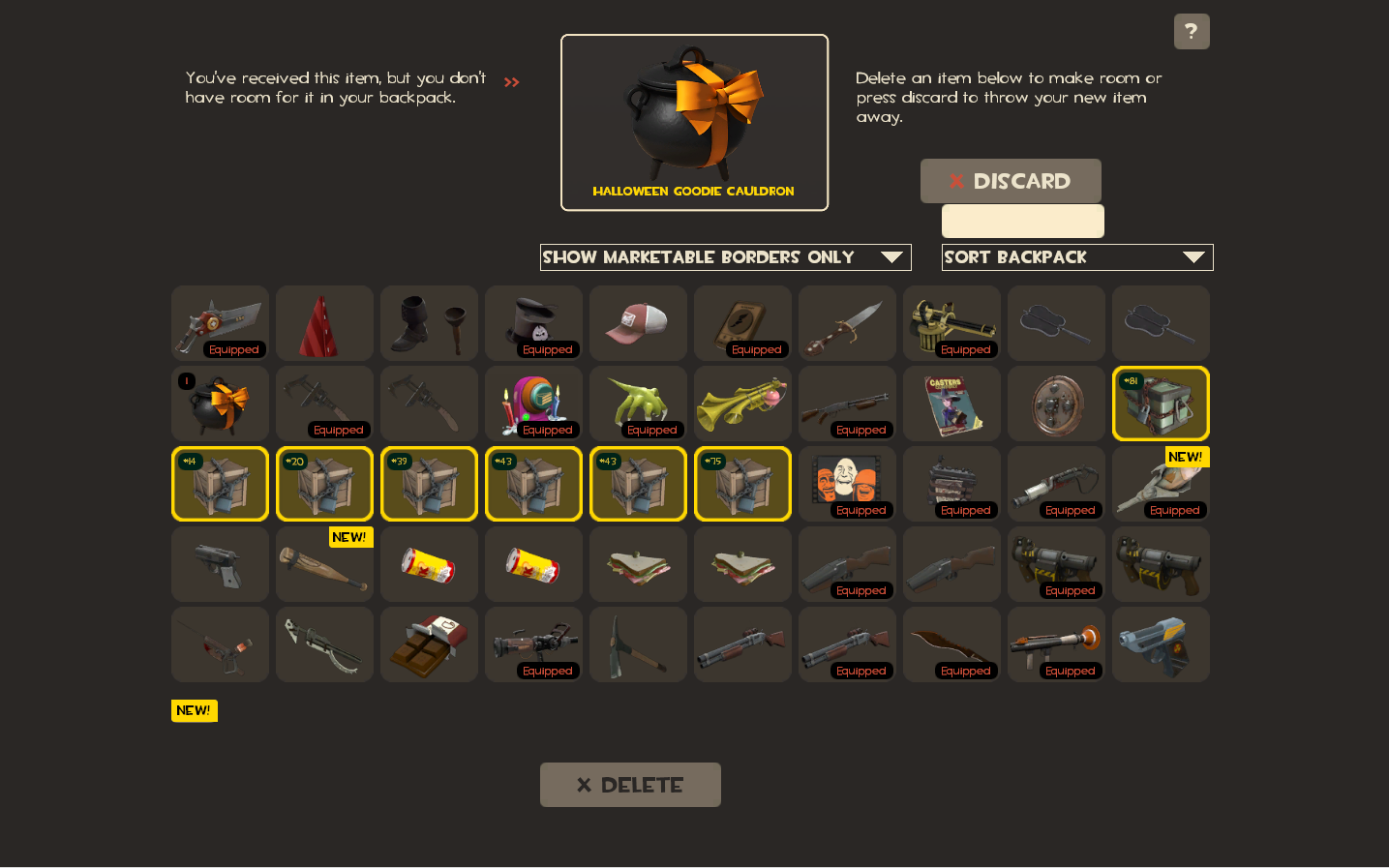Discard the new Halloween Goodie Cauldron

tap(1010, 181)
